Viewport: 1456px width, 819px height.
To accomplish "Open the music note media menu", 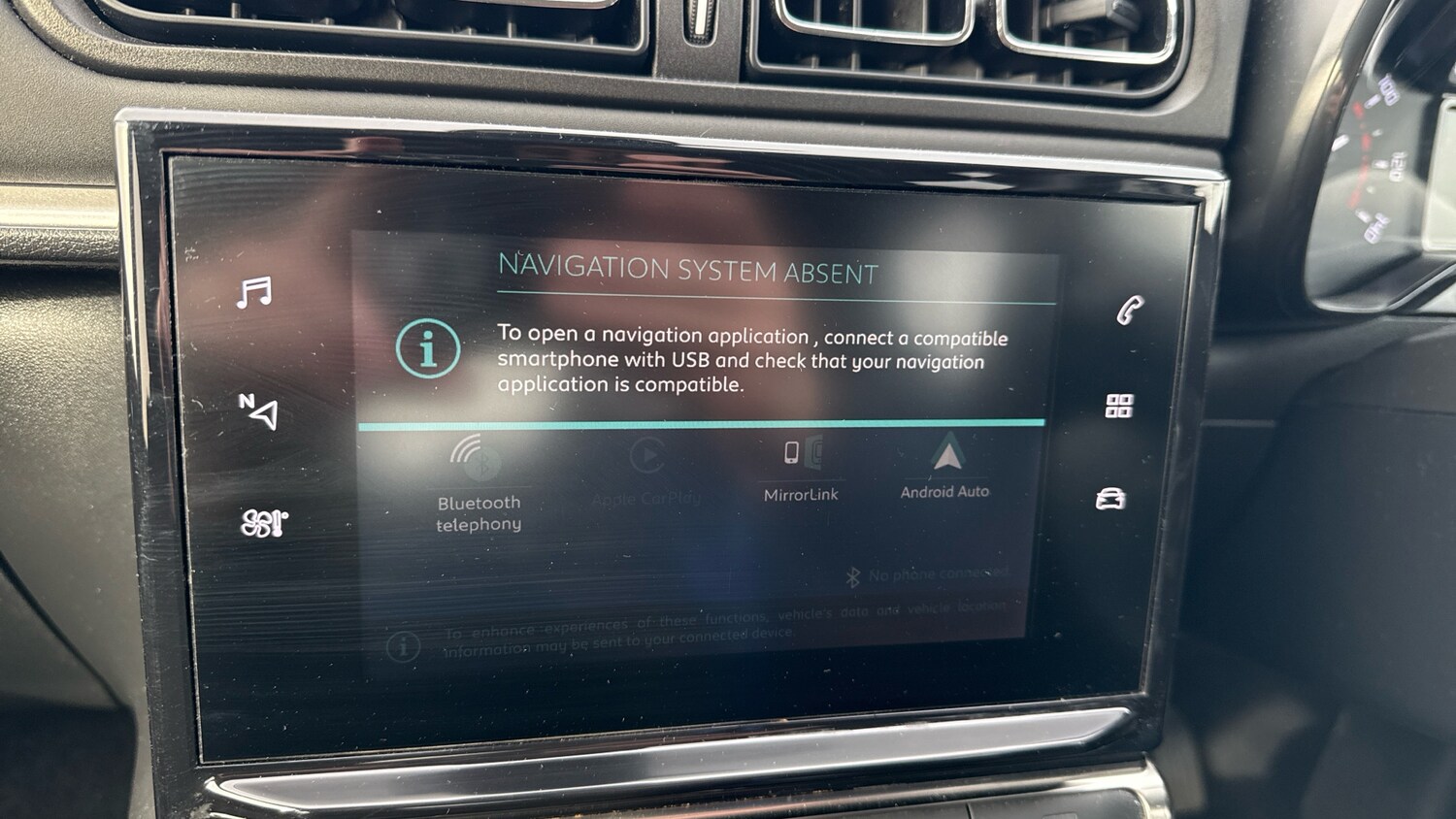I will pyautogui.click(x=255, y=292).
